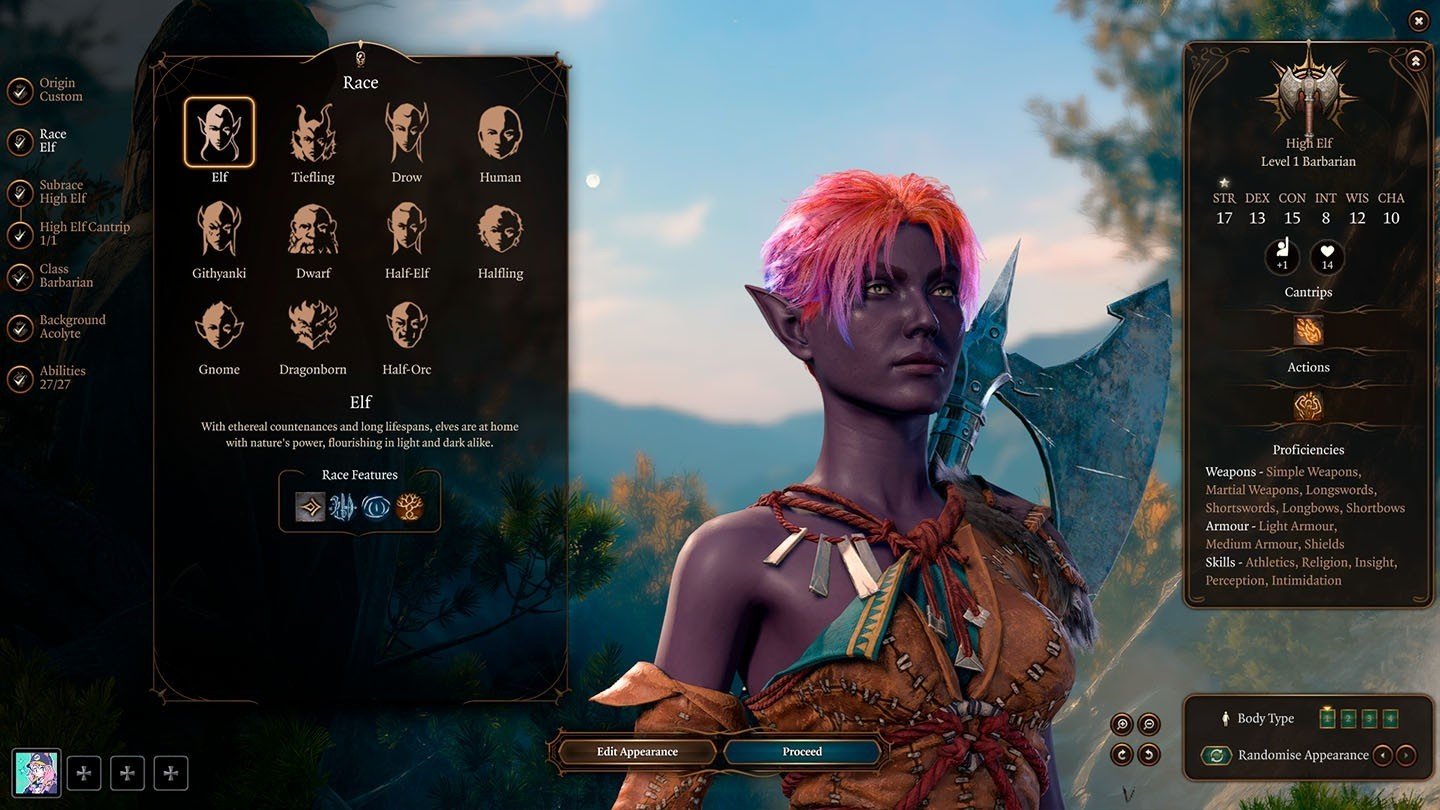Click the character portrait thumbnail bottom left
The width and height of the screenshot is (1440, 810).
(38, 771)
